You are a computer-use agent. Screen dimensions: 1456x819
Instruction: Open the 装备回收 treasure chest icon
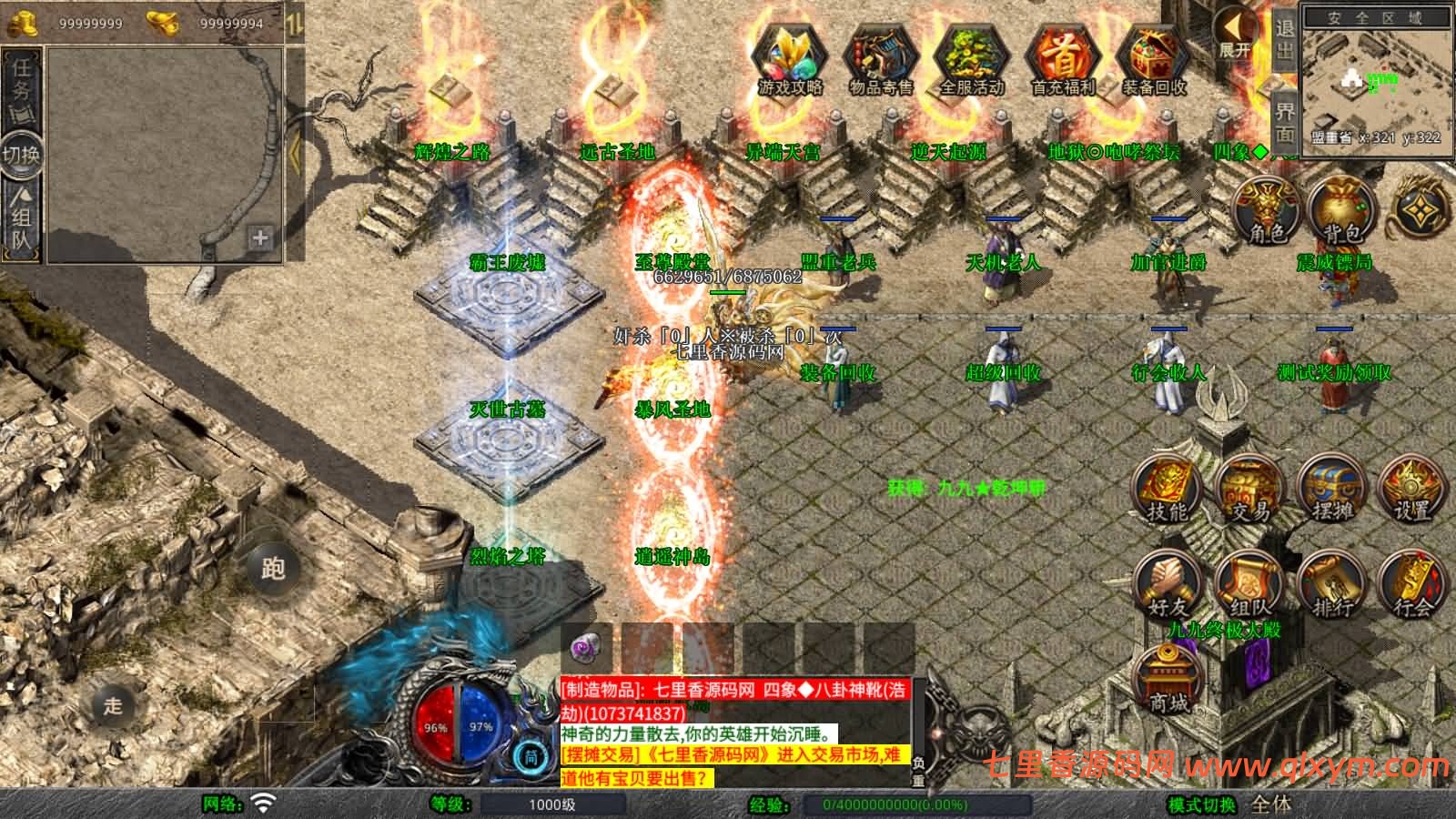click(1154, 59)
